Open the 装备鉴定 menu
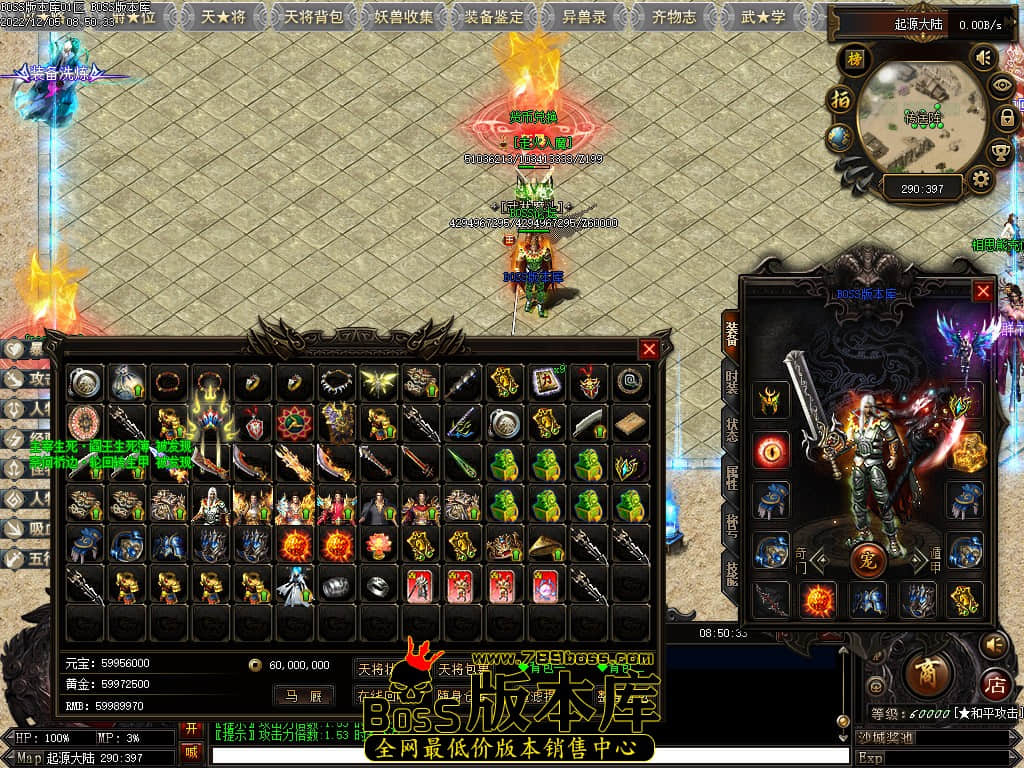Viewport: 1024px width, 768px height. click(494, 17)
